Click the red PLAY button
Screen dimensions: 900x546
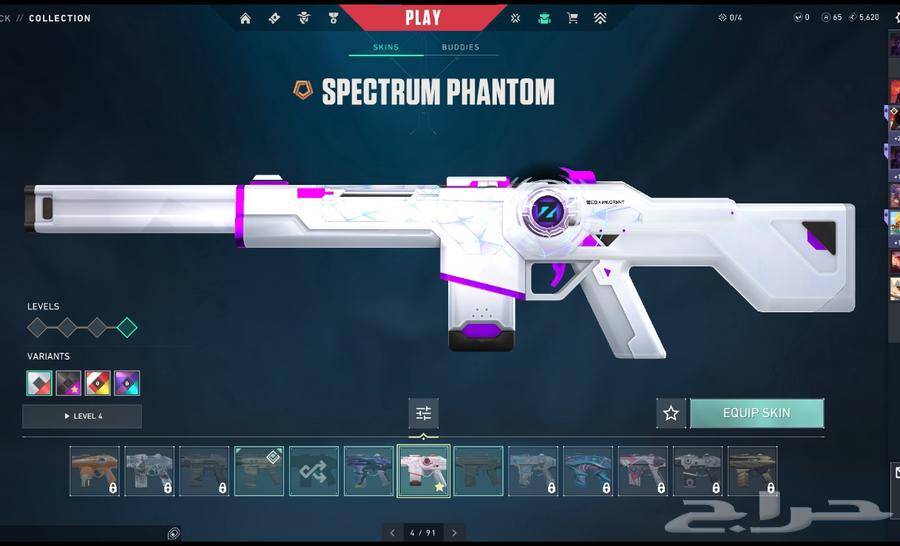tap(423, 17)
